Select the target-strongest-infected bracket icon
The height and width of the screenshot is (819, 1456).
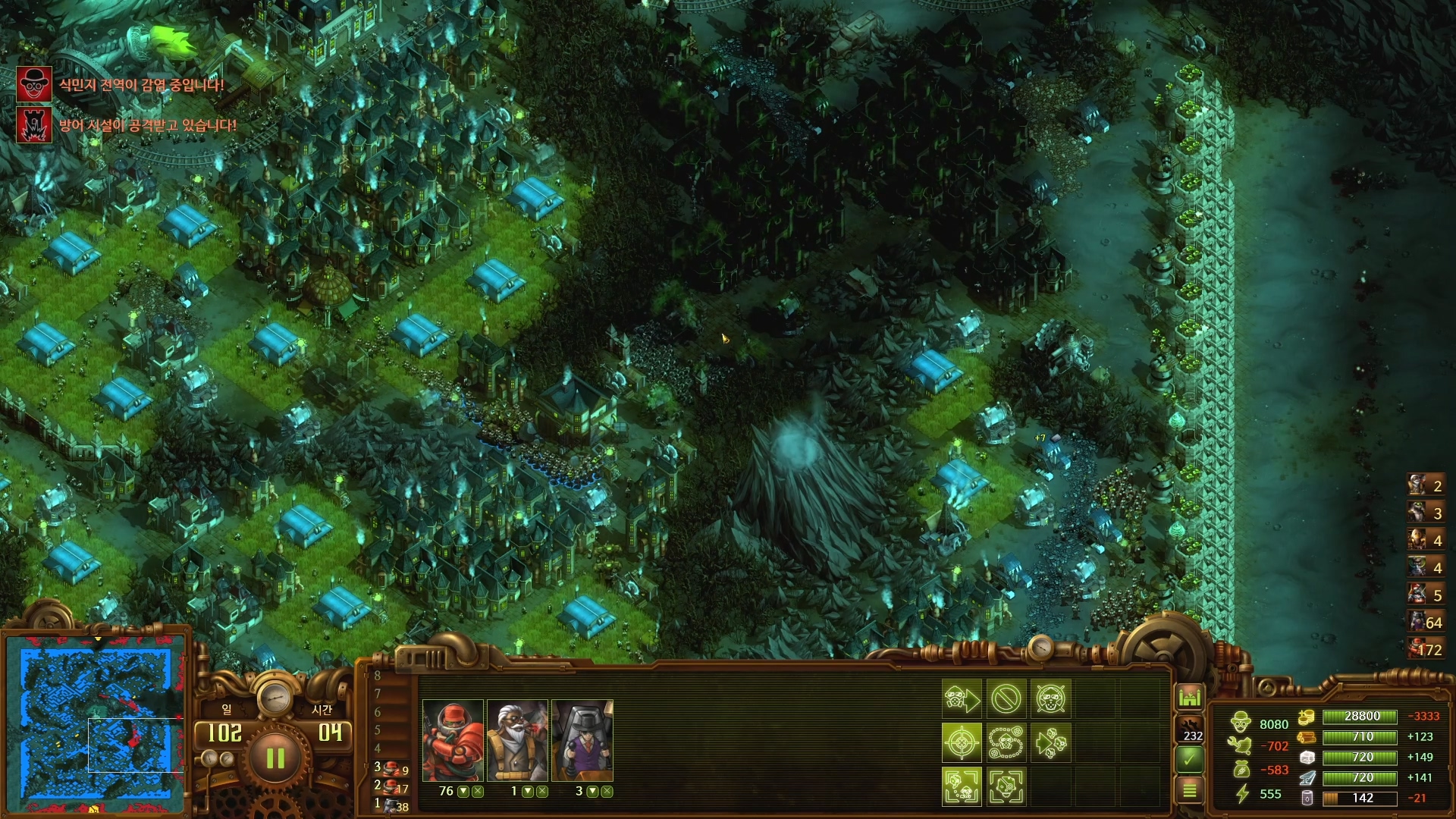(1006, 786)
